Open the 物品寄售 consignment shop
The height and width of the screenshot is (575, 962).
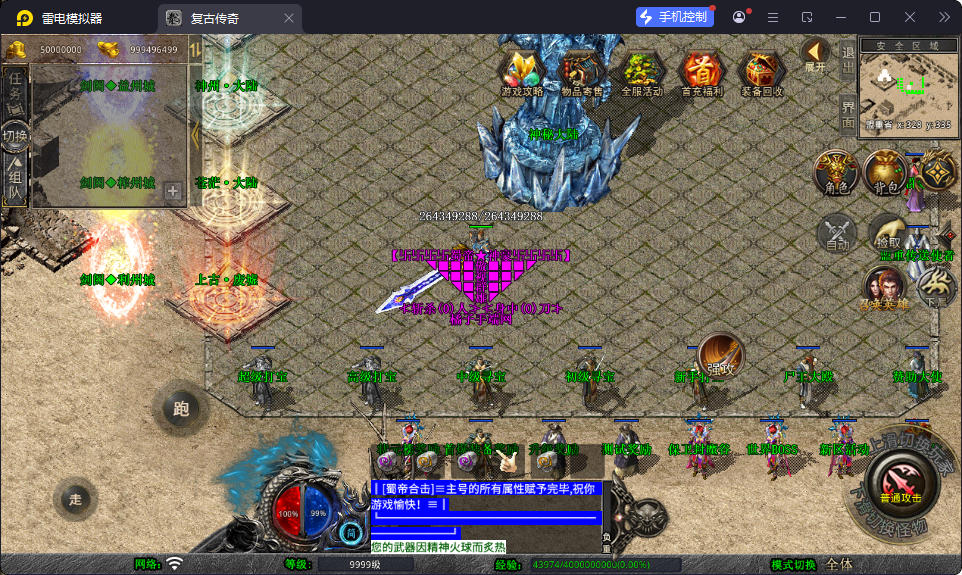coord(582,72)
